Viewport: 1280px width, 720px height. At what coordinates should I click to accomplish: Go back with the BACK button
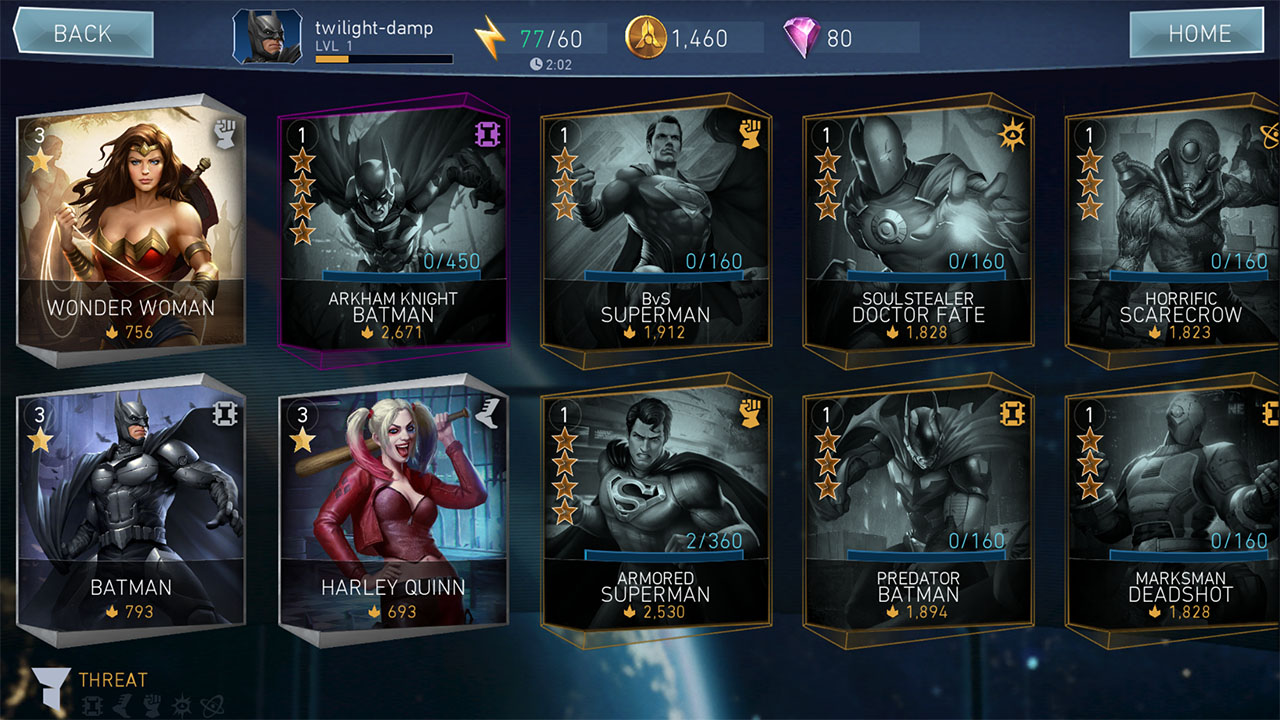82,34
